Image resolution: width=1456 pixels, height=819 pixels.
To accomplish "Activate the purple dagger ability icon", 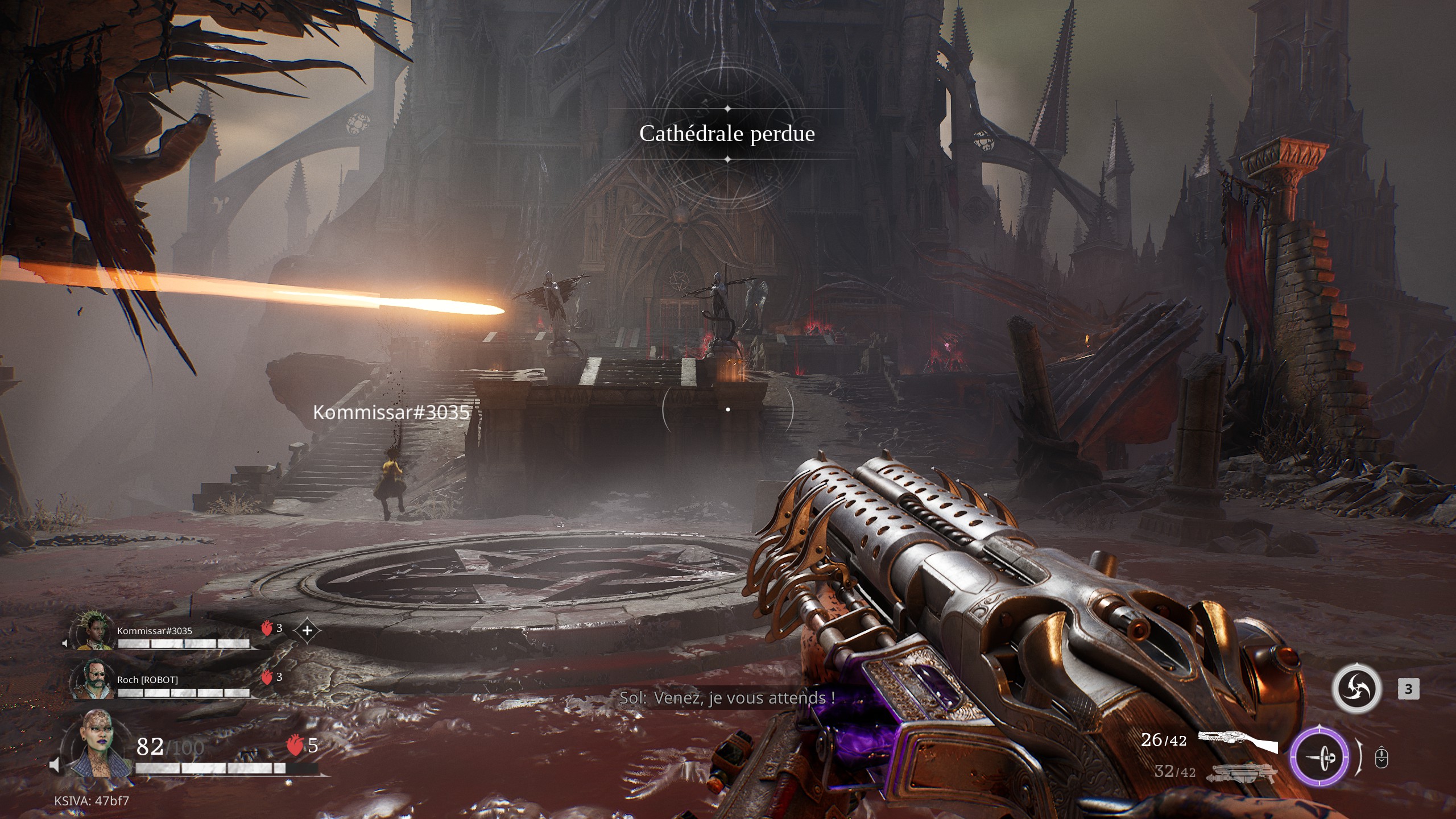I will 1319,757.
